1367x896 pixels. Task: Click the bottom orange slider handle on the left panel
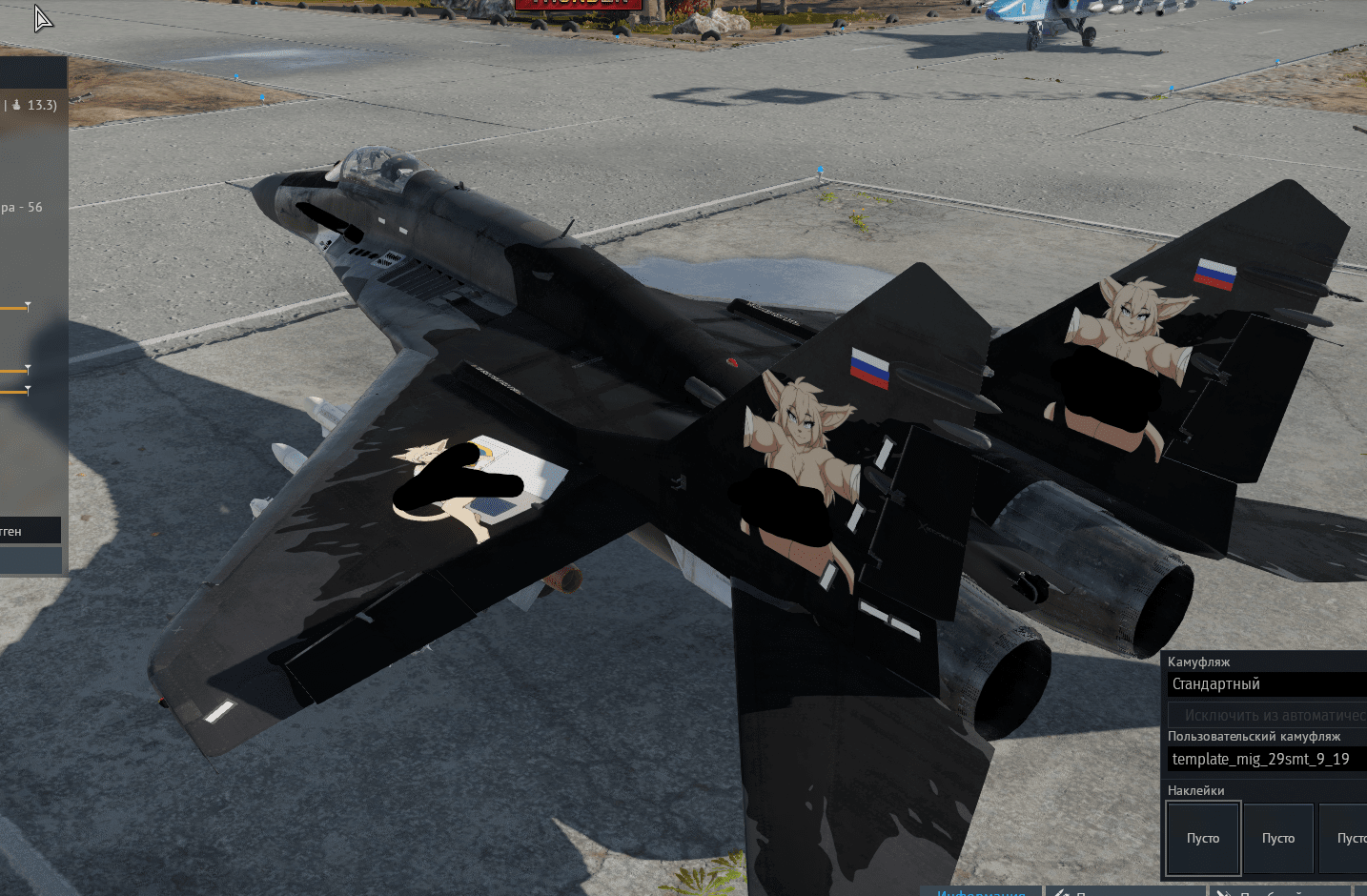point(29,390)
